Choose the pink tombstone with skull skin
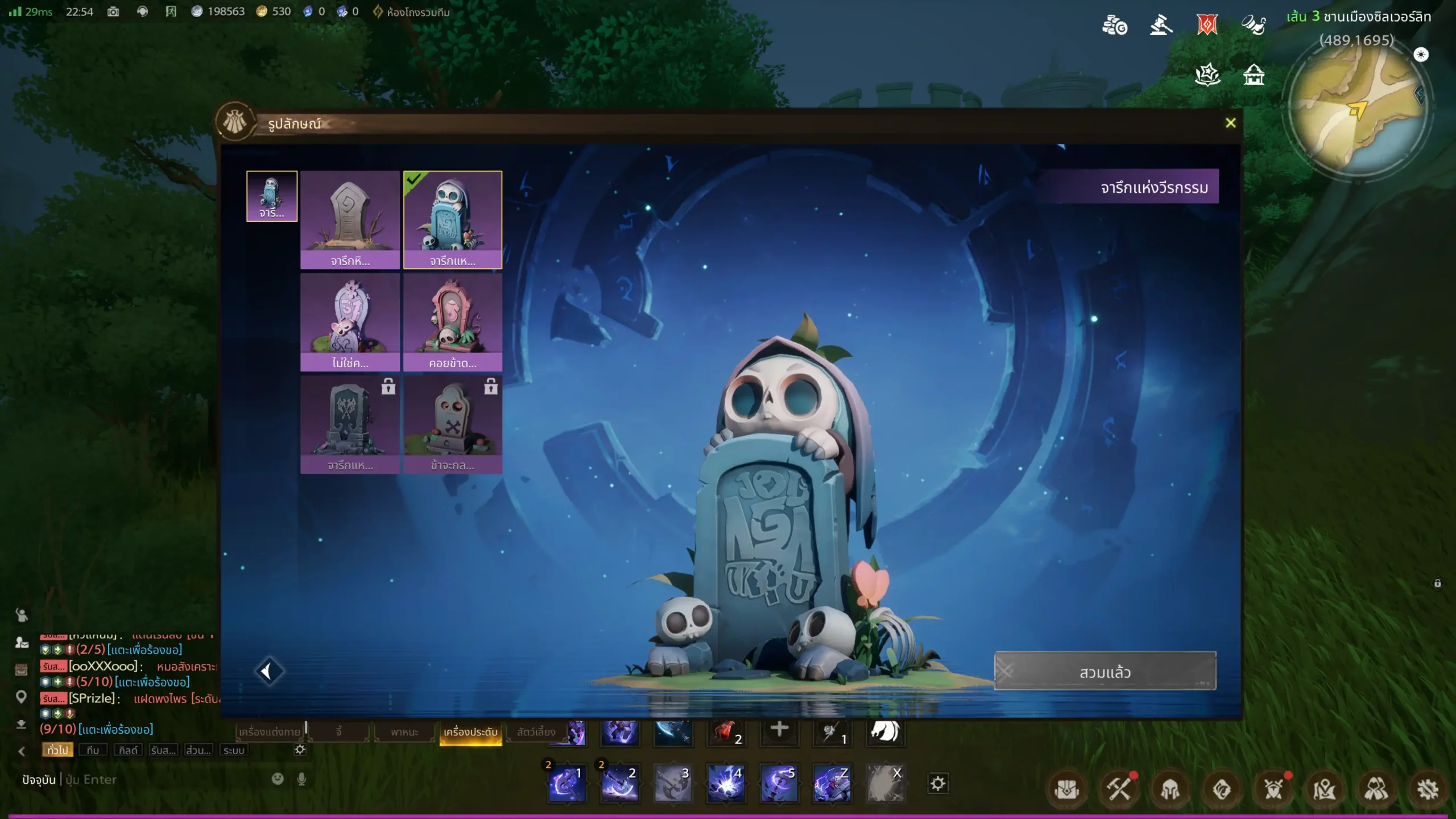 click(x=453, y=321)
